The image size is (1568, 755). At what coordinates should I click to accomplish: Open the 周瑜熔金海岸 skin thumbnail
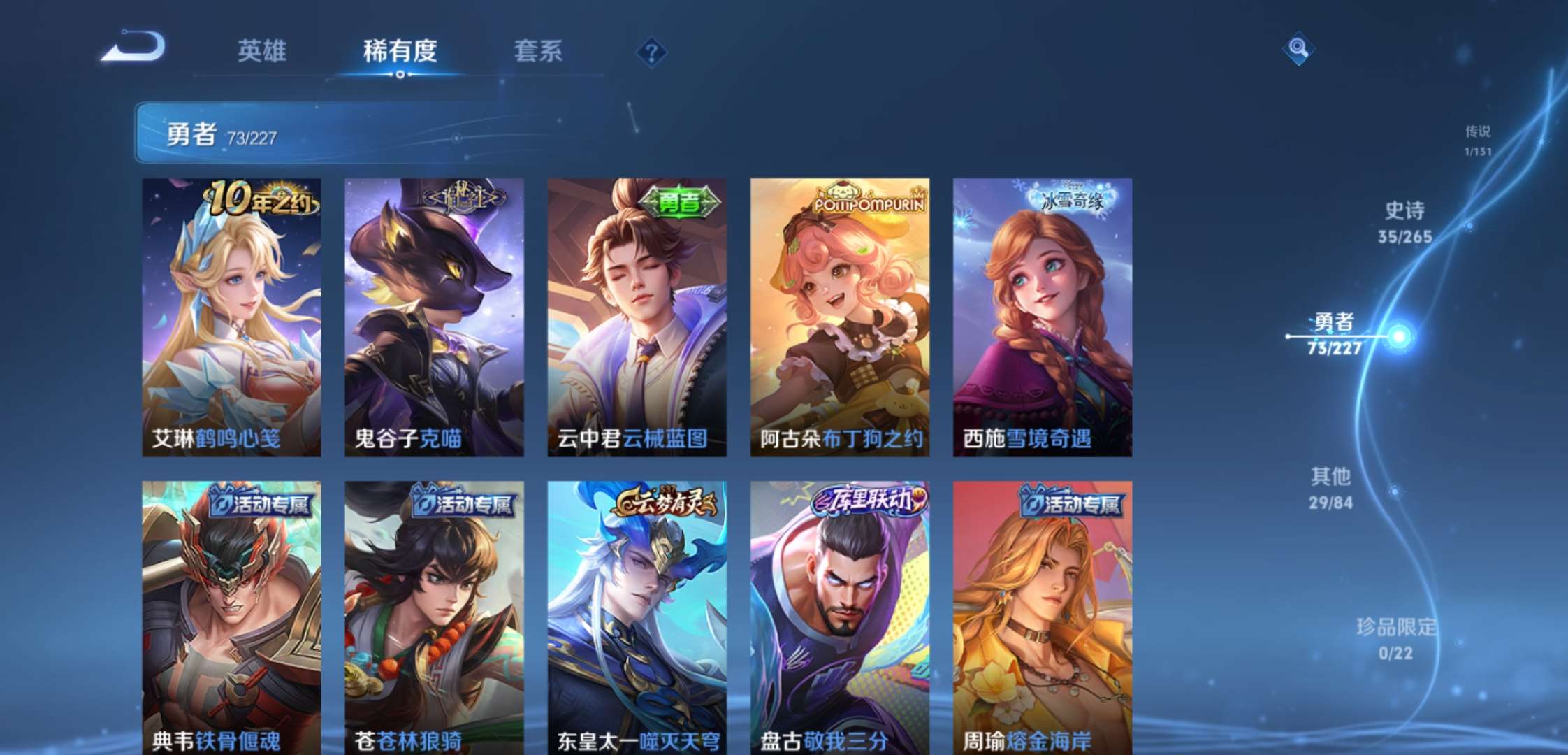[x=1041, y=615]
